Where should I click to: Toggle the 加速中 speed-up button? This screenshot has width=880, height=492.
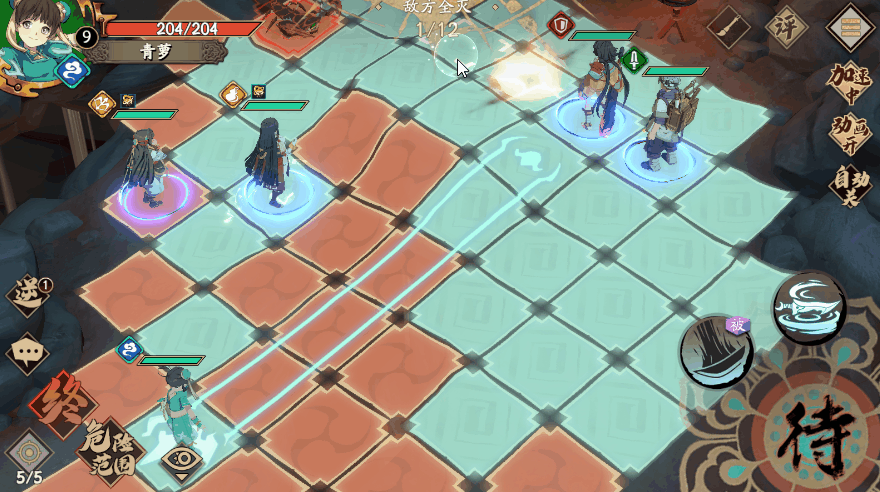[850, 84]
